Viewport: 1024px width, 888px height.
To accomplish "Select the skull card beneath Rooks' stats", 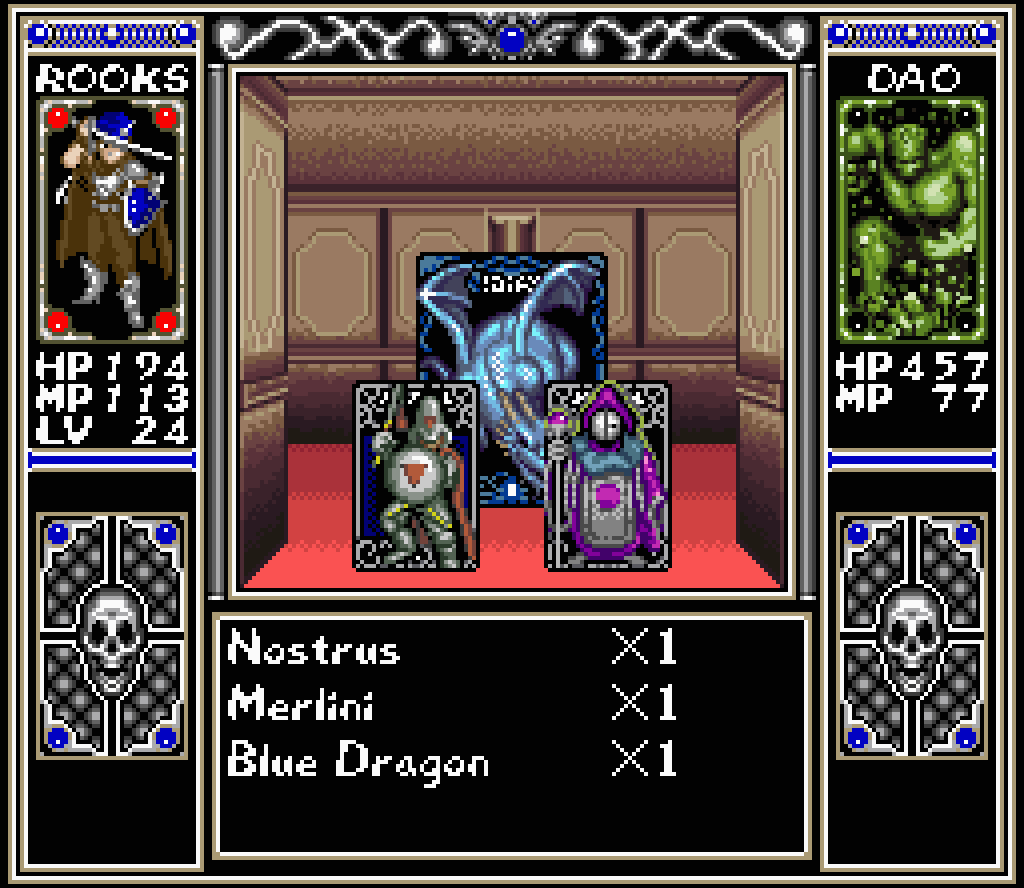I will click(112, 633).
